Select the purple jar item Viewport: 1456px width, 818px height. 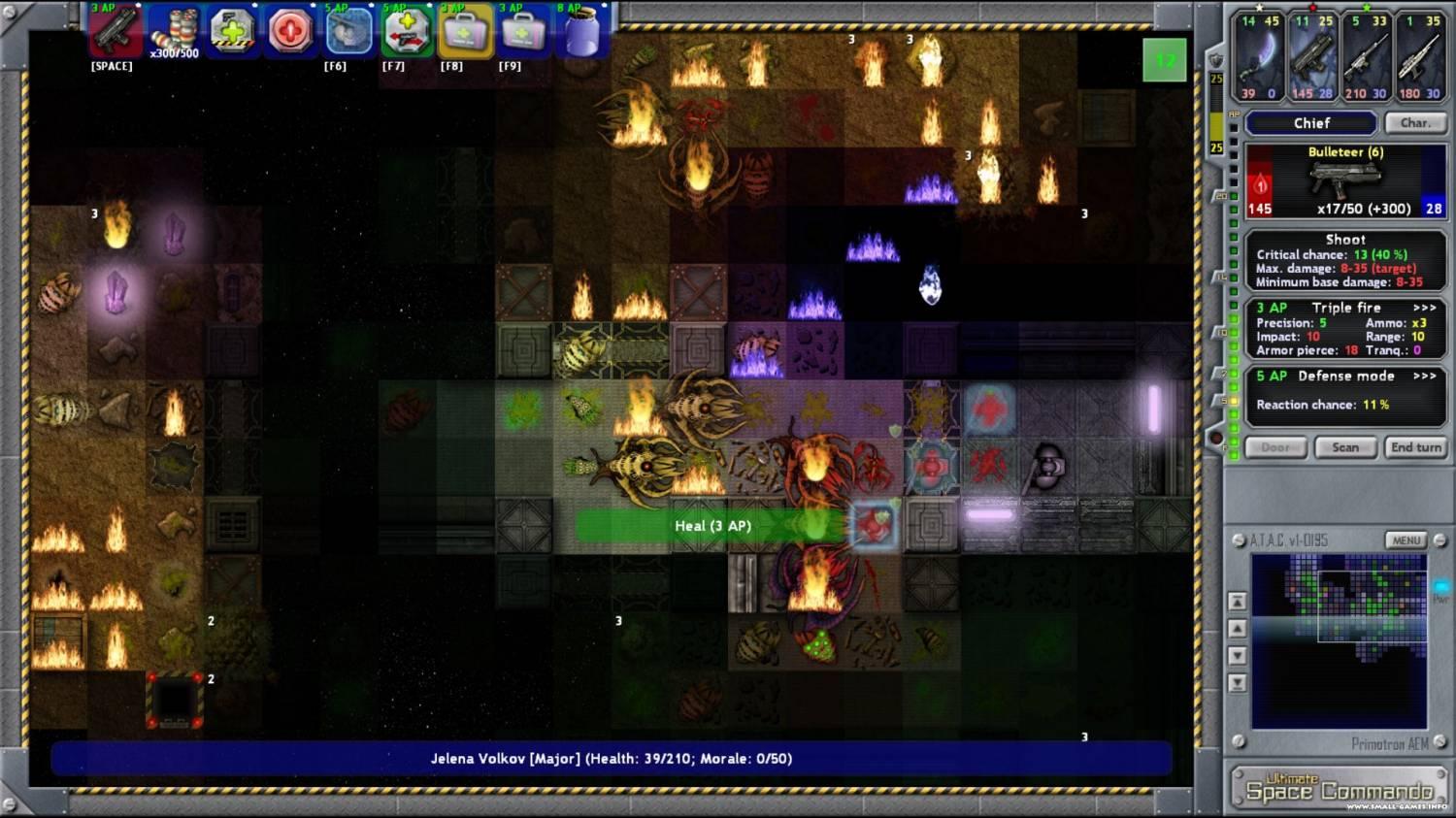(x=581, y=32)
